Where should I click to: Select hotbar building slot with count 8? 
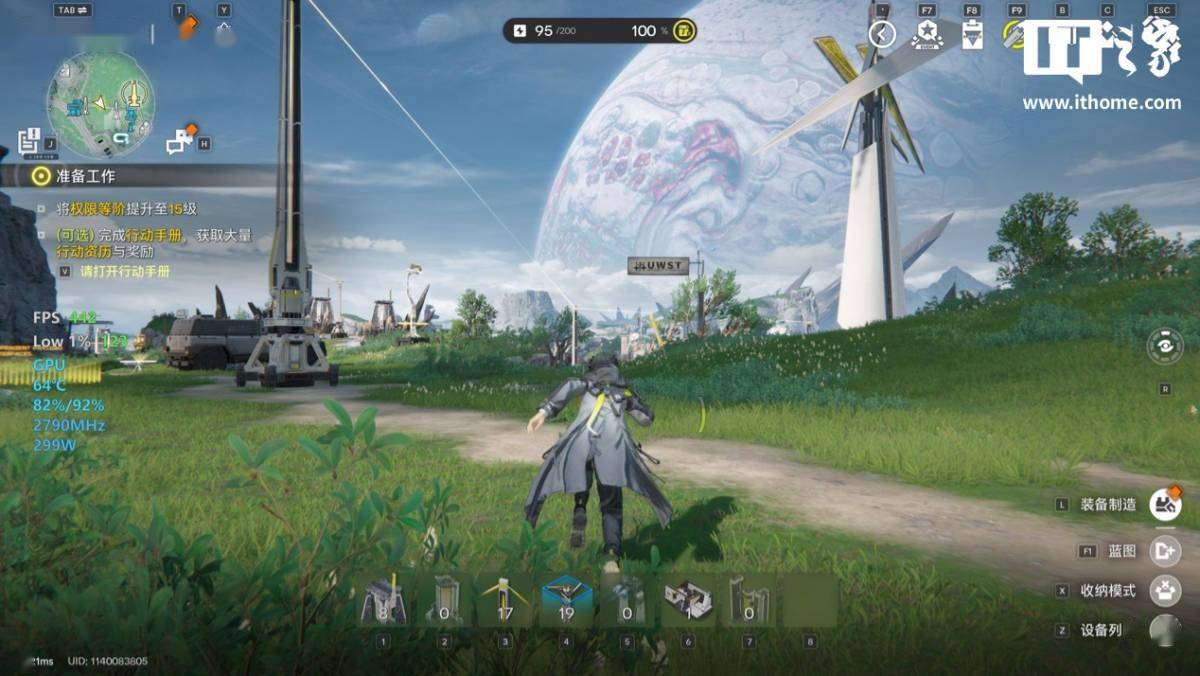coord(383,602)
